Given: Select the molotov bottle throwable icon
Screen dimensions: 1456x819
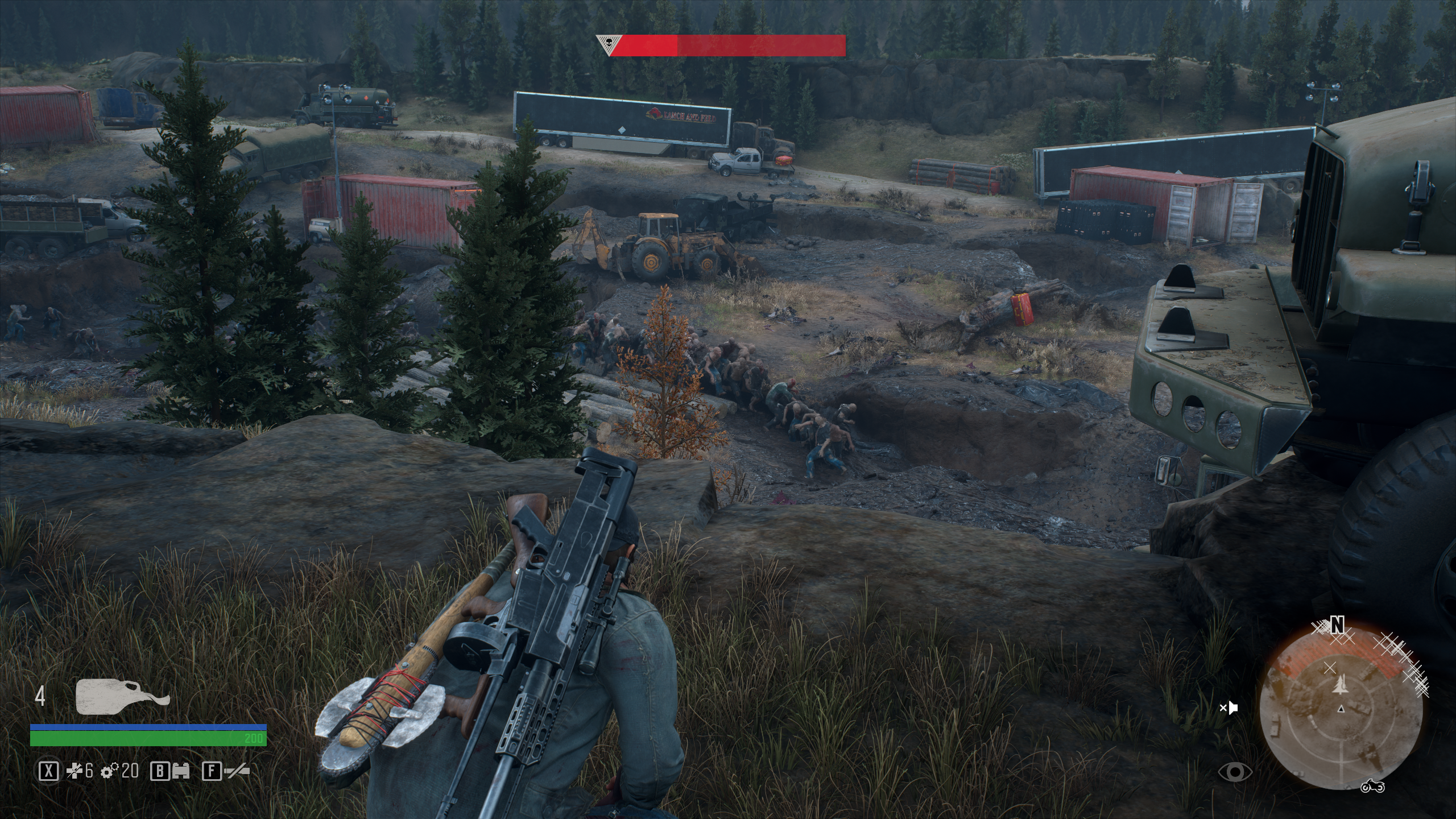Looking at the screenshot, I should pyautogui.click(x=122, y=696).
